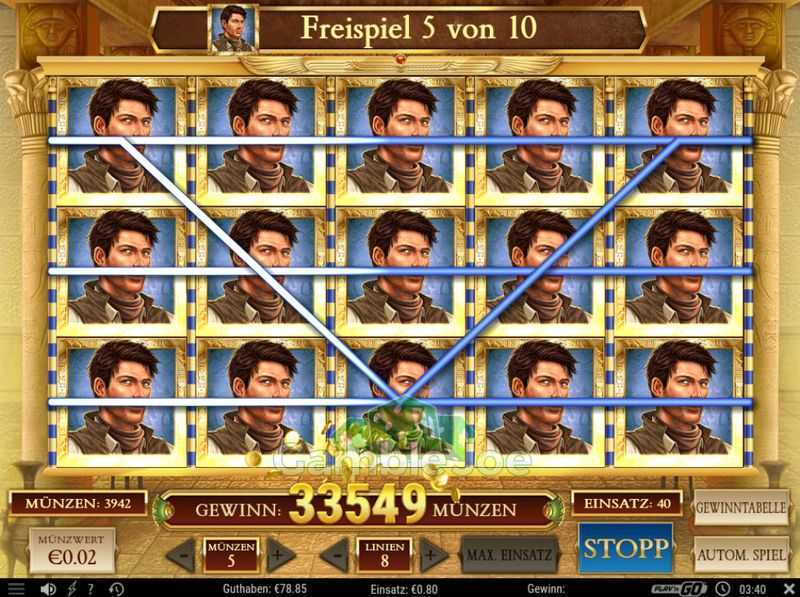The image size is (800, 597).
Task: Activate Autom. Spiel auto play
Action: 741,552
